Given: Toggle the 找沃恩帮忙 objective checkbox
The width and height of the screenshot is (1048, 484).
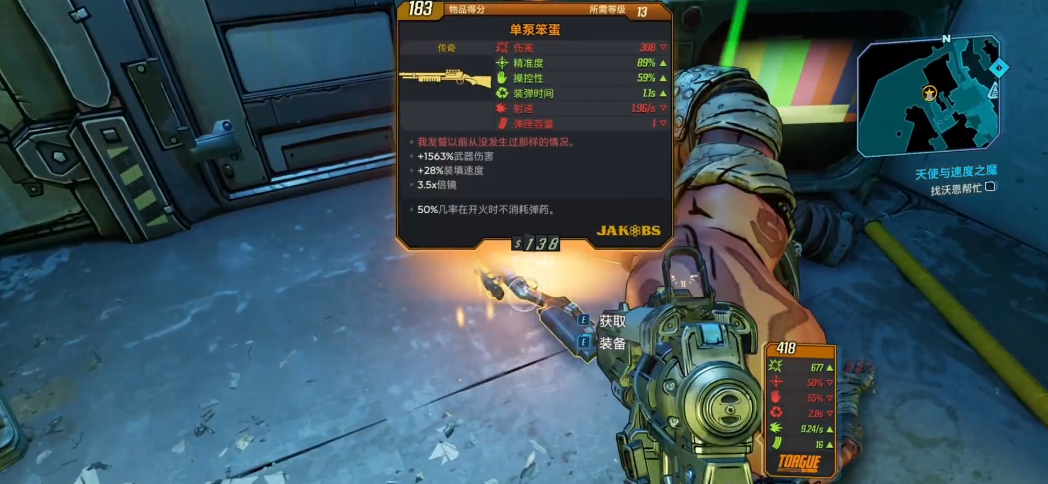Looking at the screenshot, I should 990,187.
